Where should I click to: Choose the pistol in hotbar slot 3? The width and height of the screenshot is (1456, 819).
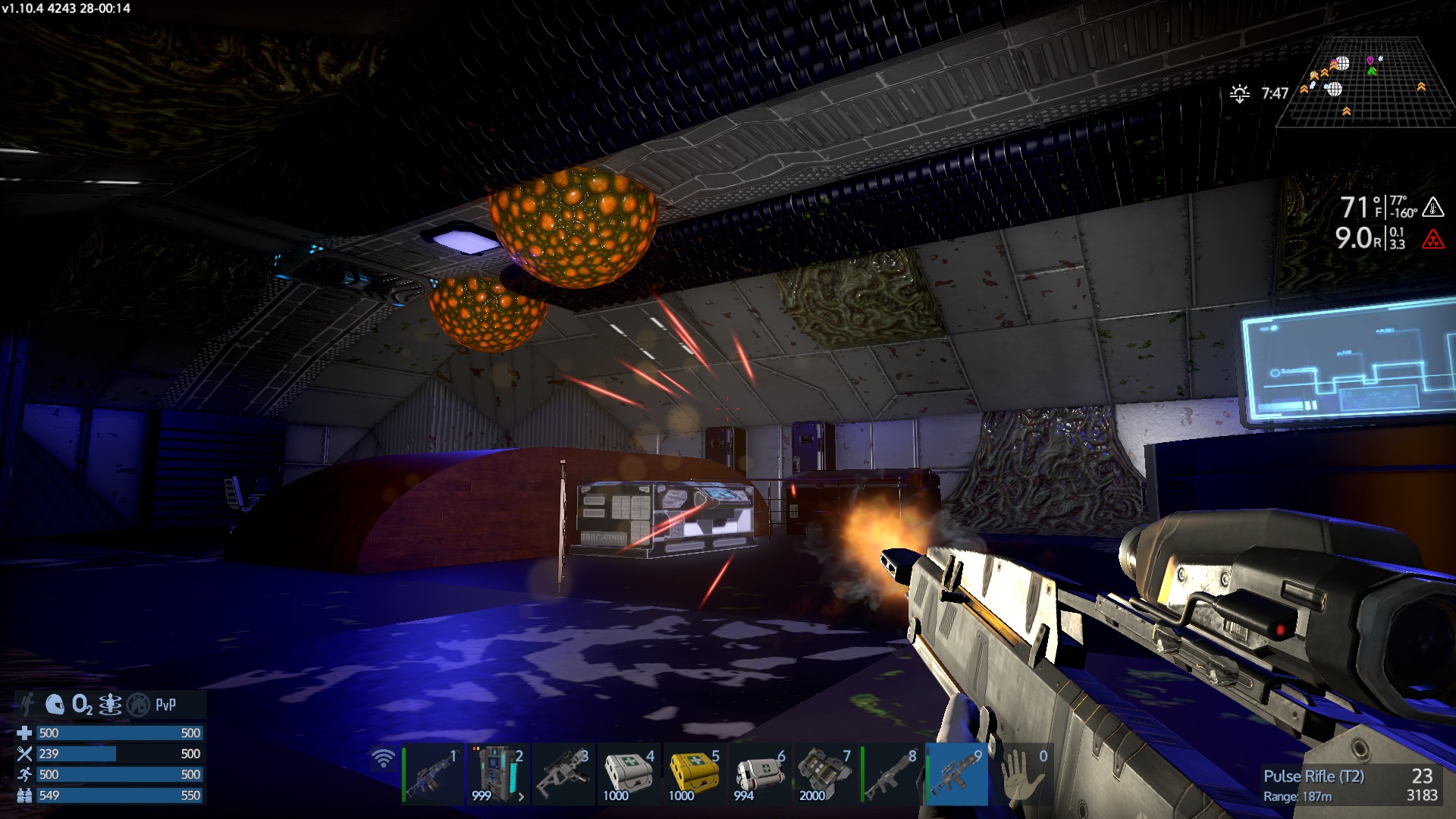563,775
